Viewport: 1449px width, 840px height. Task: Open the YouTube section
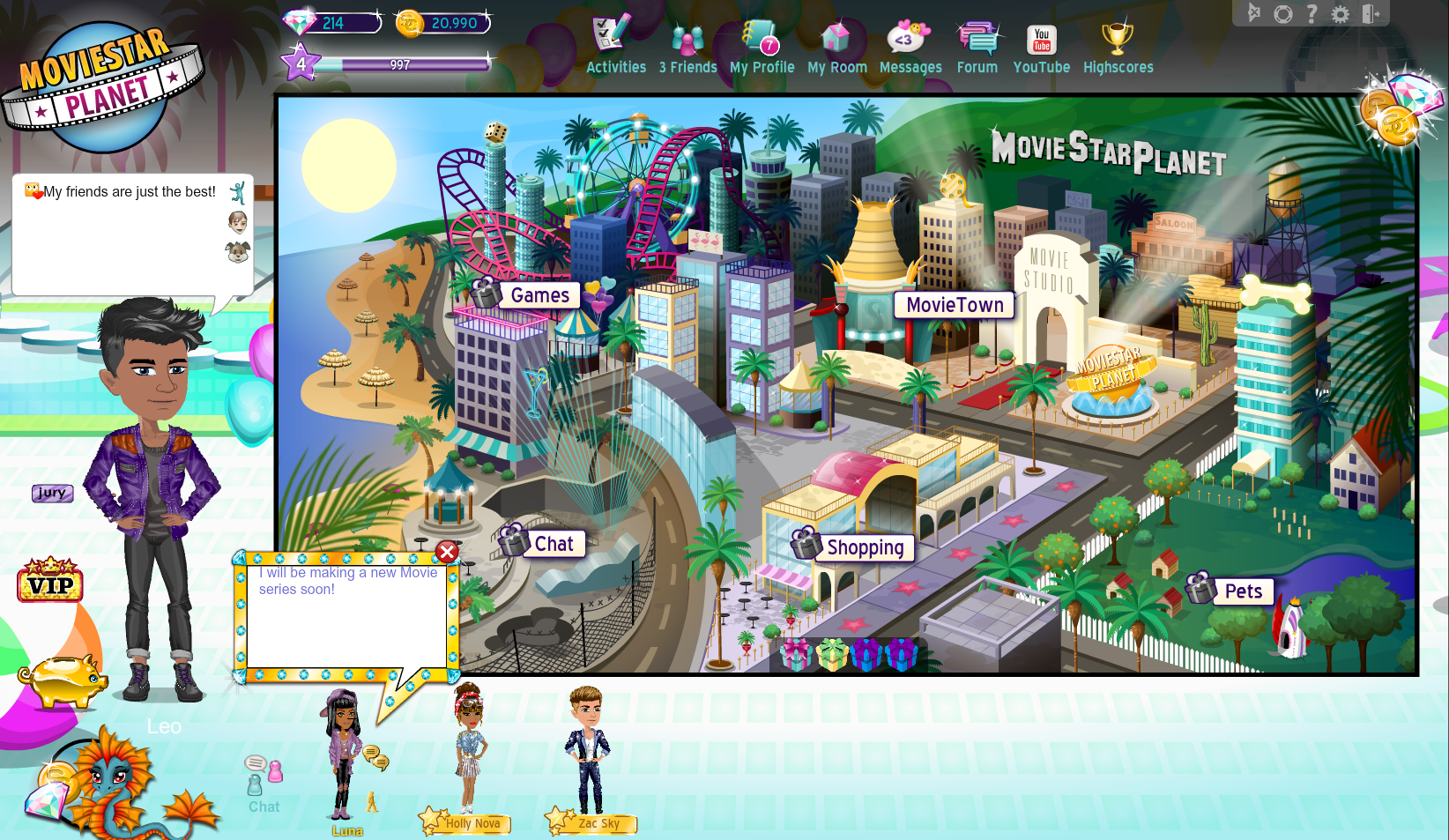pyautogui.click(x=1041, y=48)
